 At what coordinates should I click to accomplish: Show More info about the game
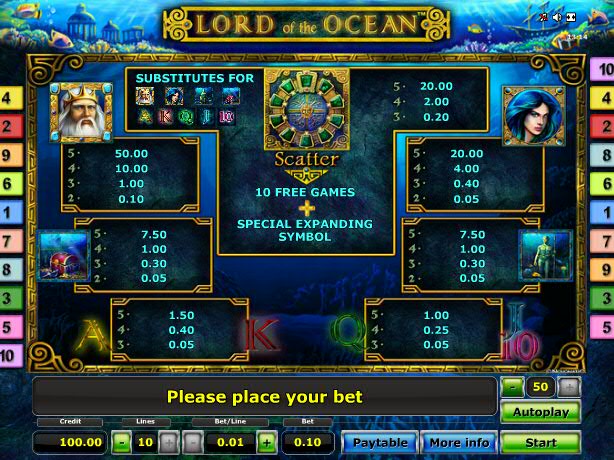click(x=459, y=442)
